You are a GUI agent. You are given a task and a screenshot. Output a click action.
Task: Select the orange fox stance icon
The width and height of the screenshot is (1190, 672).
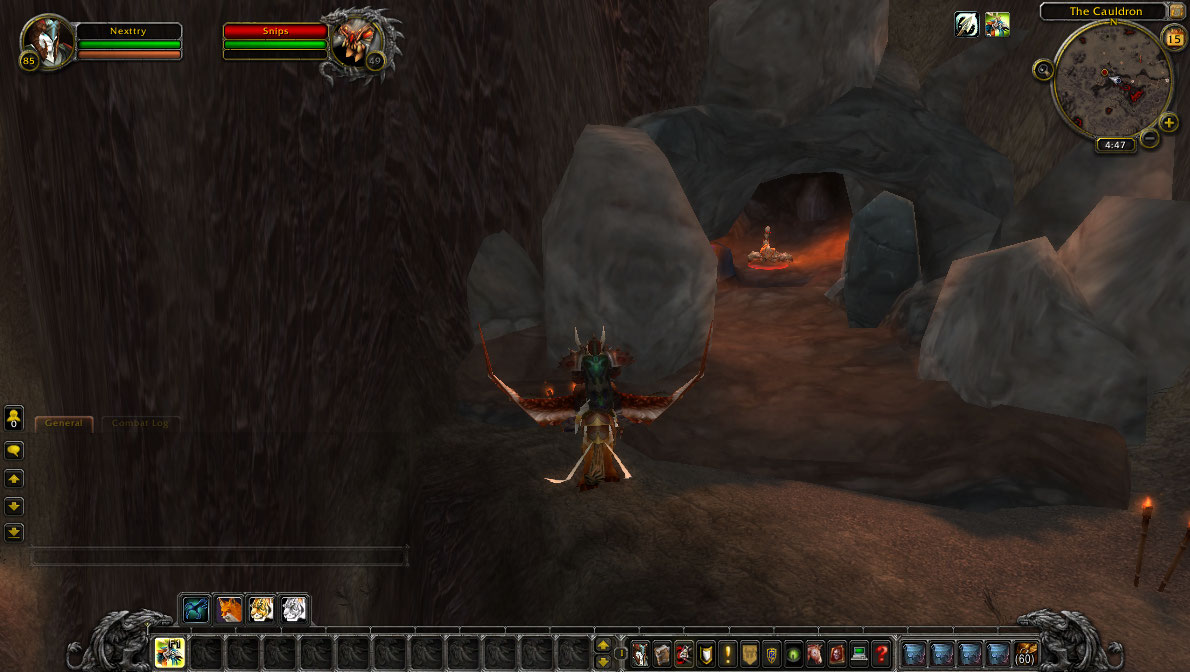pyautogui.click(x=229, y=609)
